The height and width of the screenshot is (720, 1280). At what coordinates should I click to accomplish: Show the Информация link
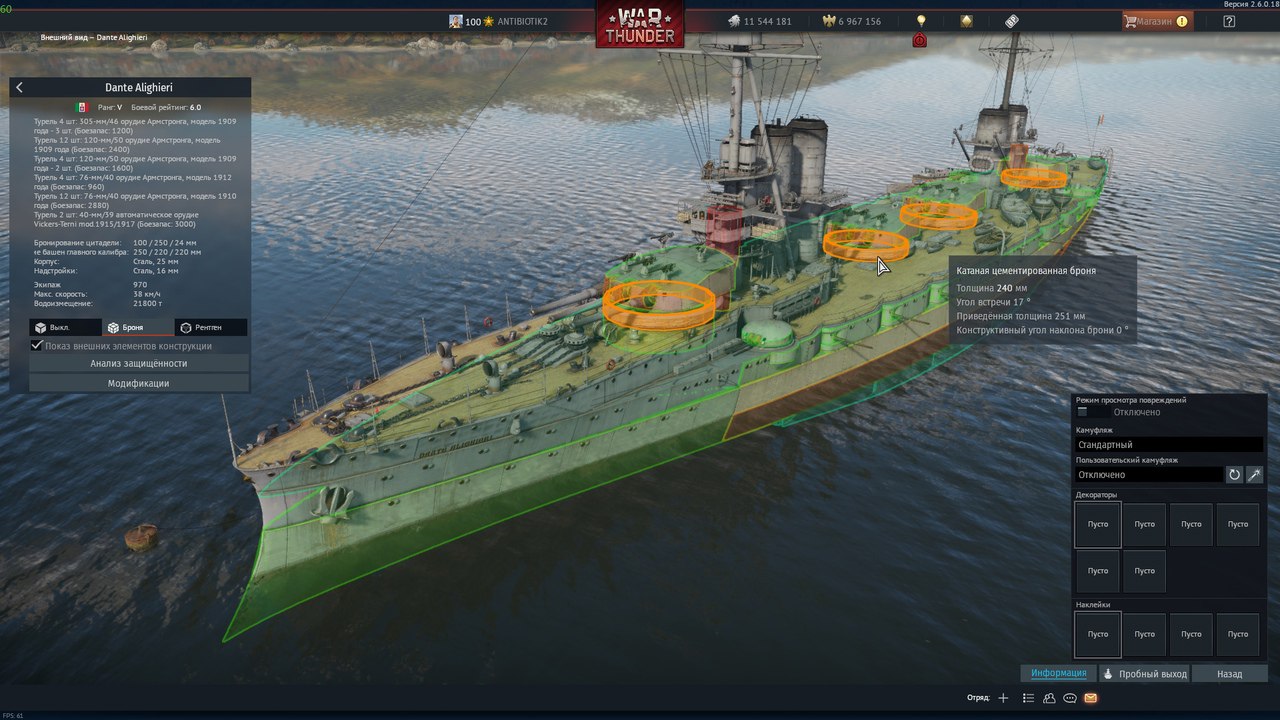pyautogui.click(x=1058, y=673)
